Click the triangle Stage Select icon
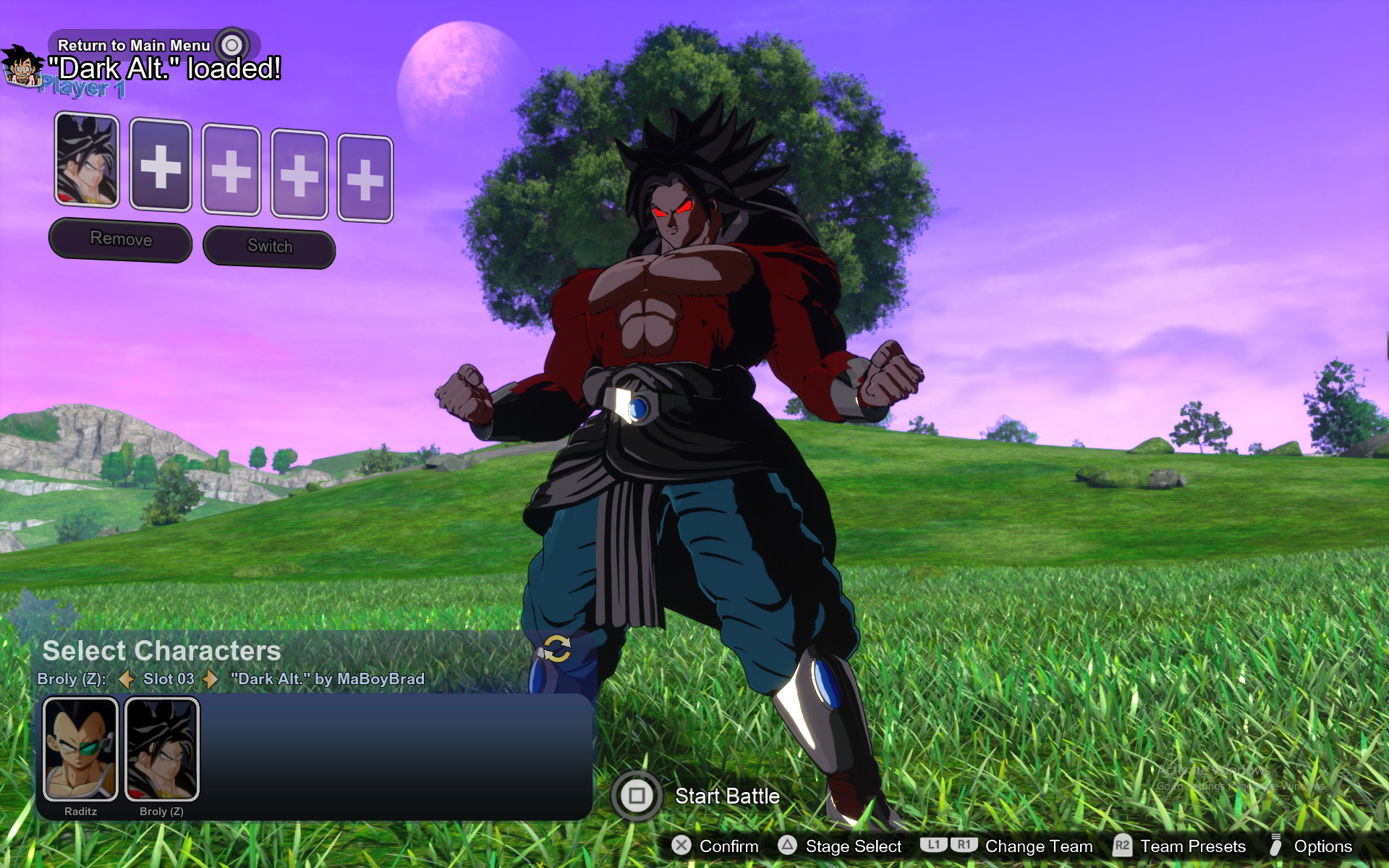 tap(786, 846)
